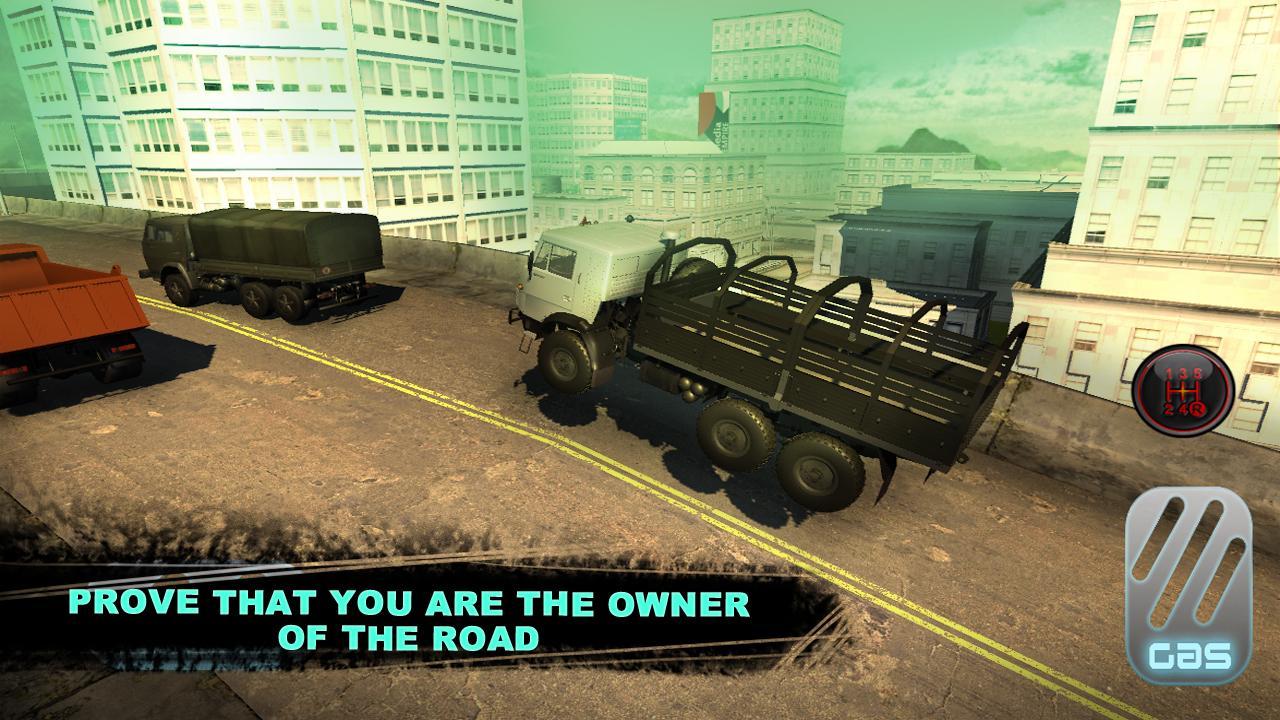Viewport: 1280px width, 720px height.
Task: Select fifth gear on the shifter
Action: [x=1195, y=372]
